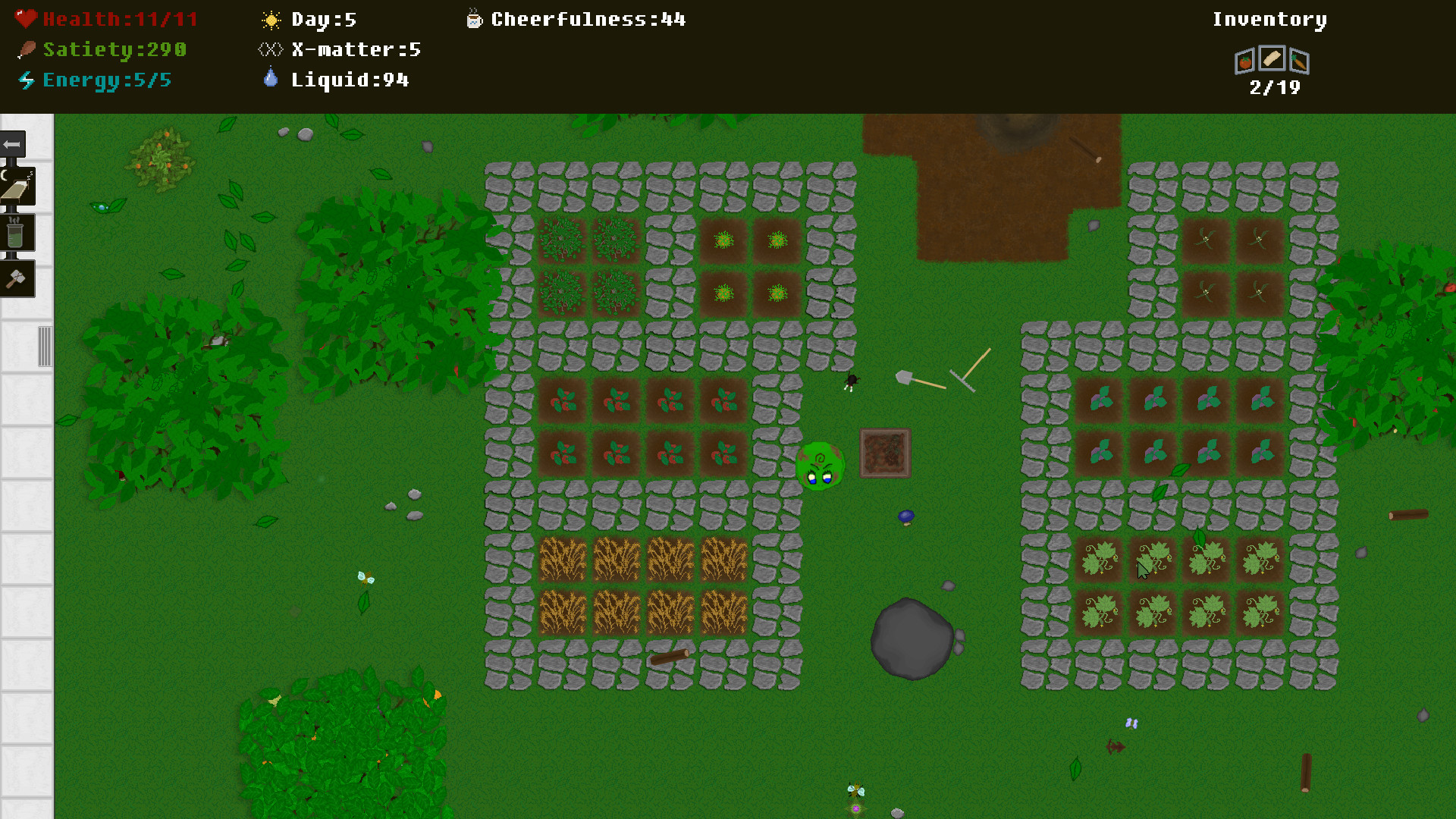Click the Liquid water droplet icon
Viewport: 1456px width, 819px height.
tap(270, 77)
